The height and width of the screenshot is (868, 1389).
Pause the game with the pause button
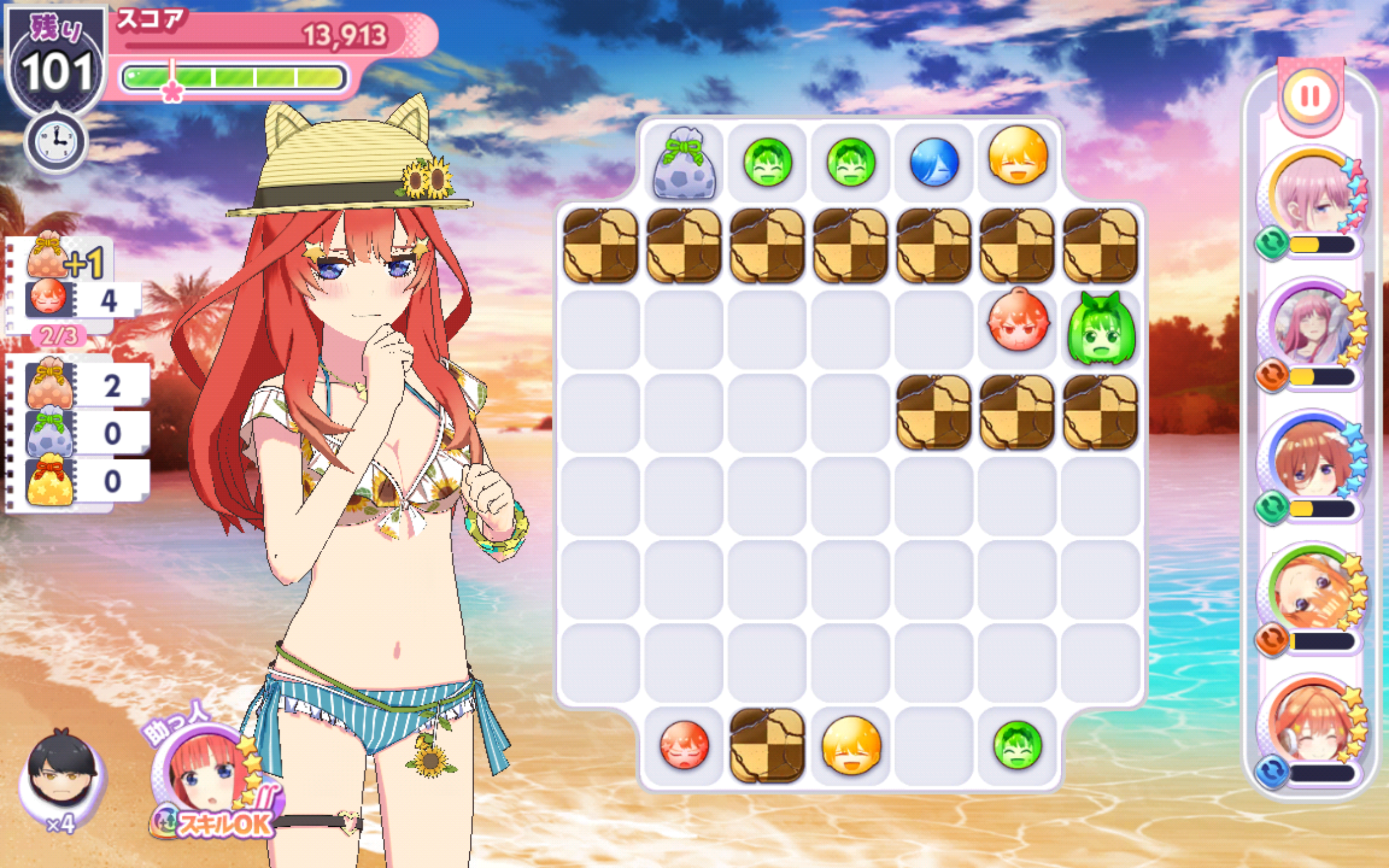[1310, 96]
